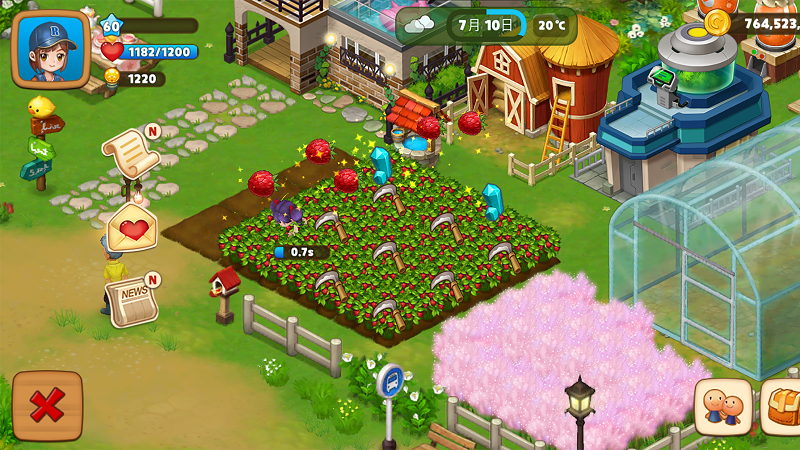800x450 pixels.
Task: Open the friends list icon
Action: click(x=722, y=407)
